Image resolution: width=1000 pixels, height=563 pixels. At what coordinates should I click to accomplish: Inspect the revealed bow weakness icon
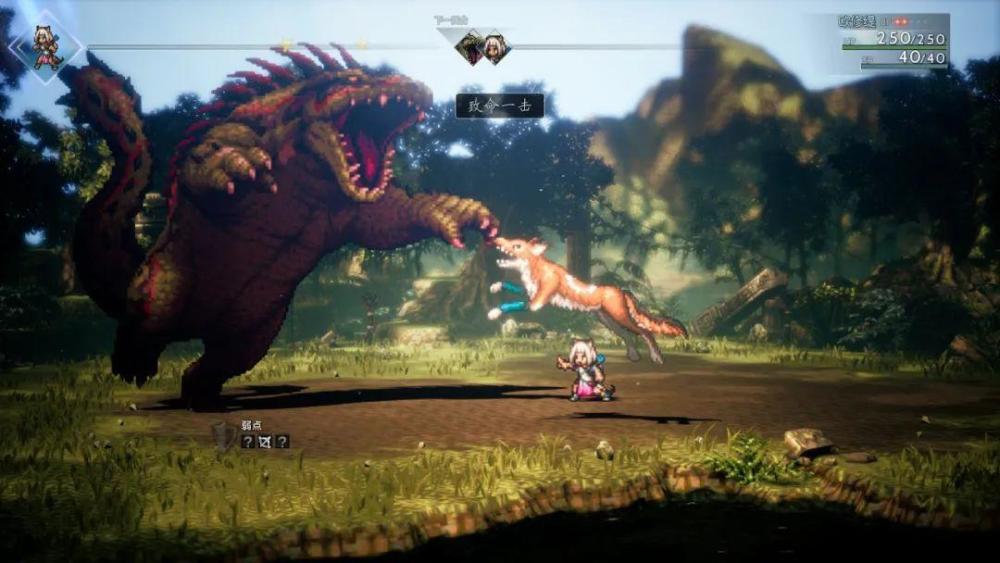[265, 441]
